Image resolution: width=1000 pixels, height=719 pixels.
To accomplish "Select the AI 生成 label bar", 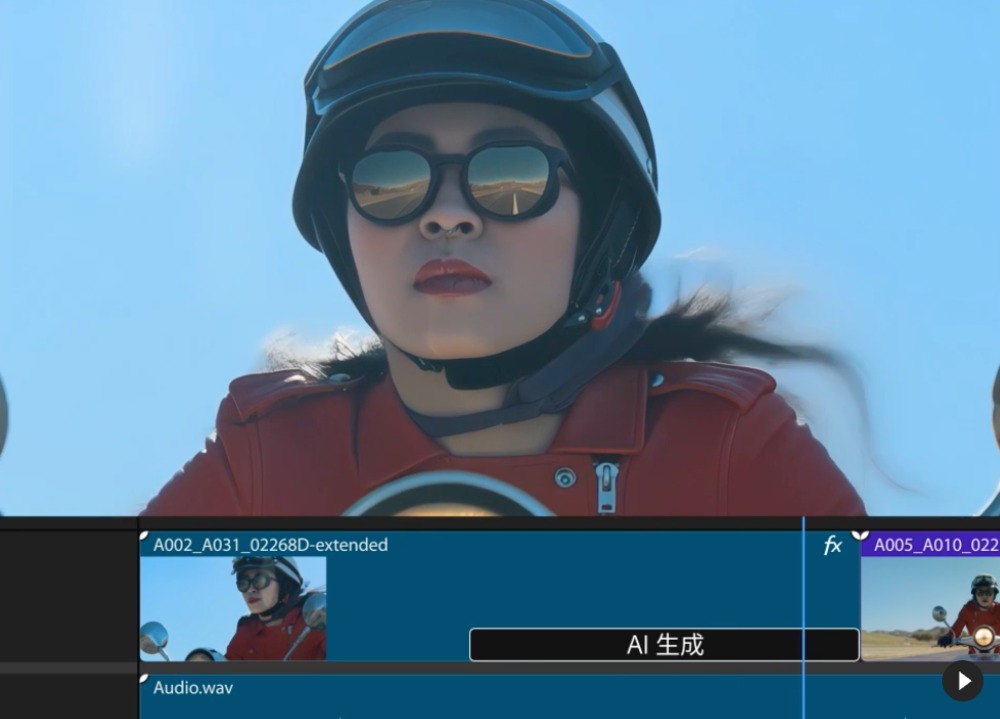I will pyautogui.click(x=664, y=645).
